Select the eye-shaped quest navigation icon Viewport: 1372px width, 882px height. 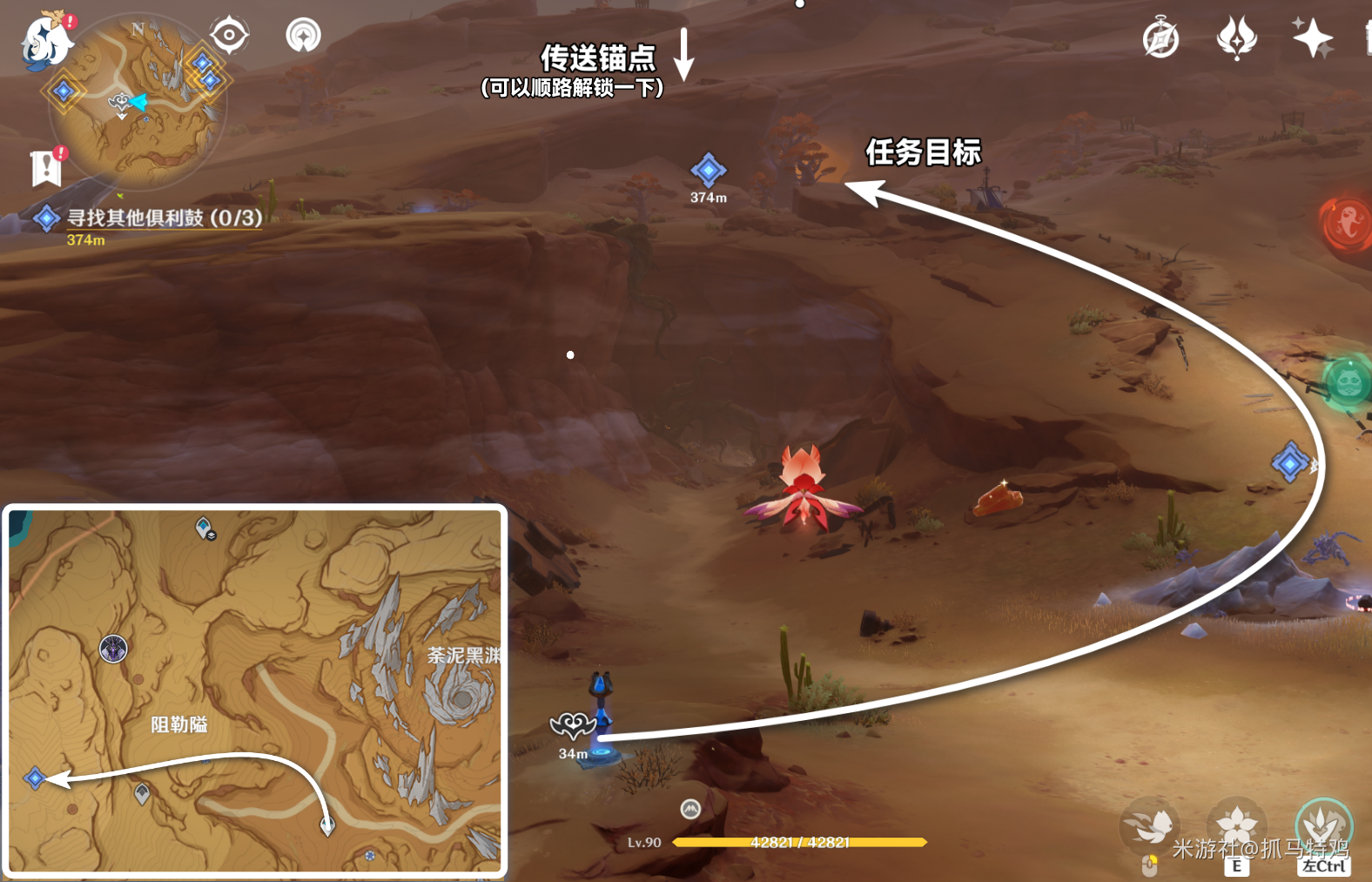click(228, 35)
